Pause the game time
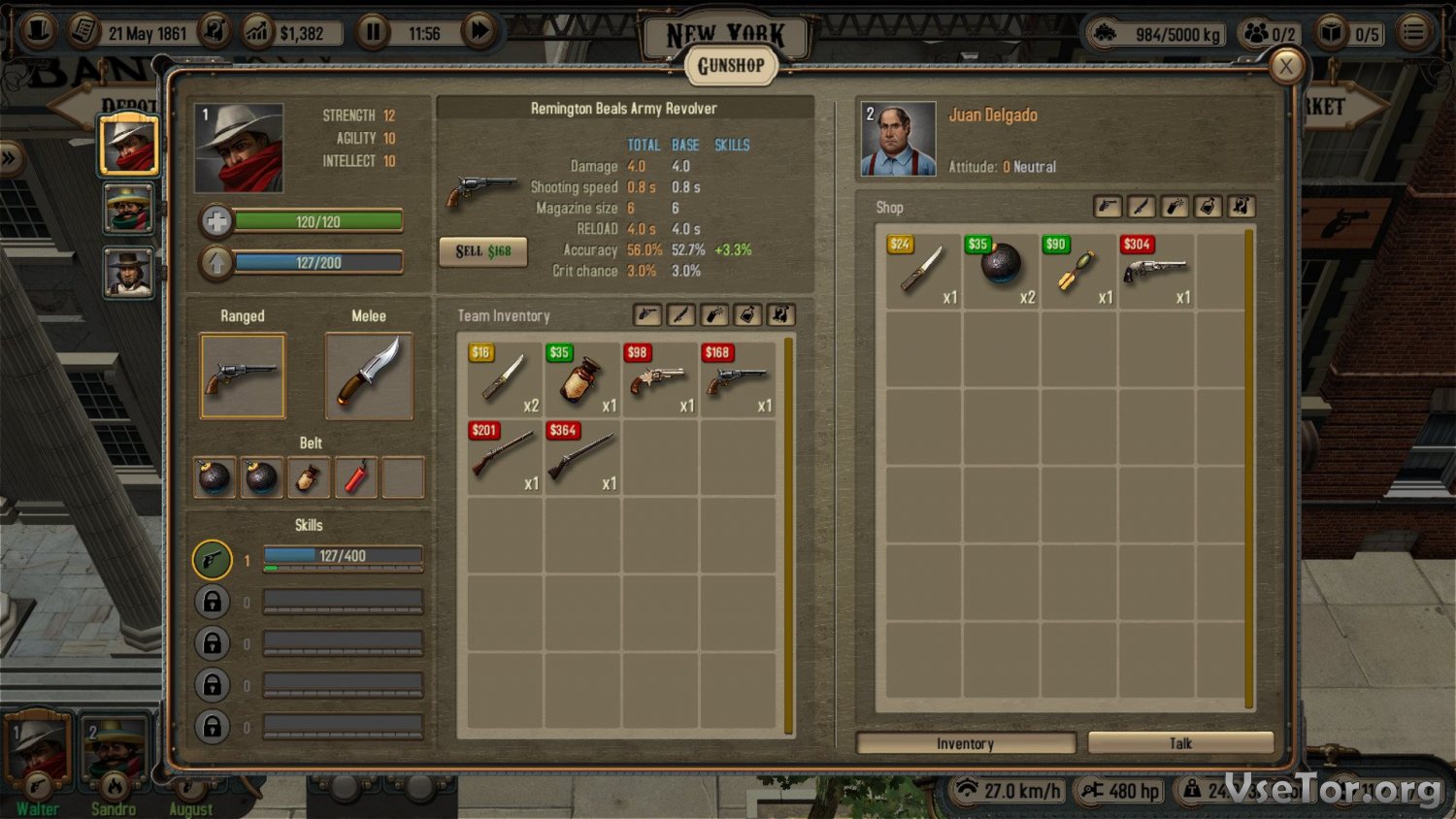Viewport: 1456px width, 819px height. point(373,32)
